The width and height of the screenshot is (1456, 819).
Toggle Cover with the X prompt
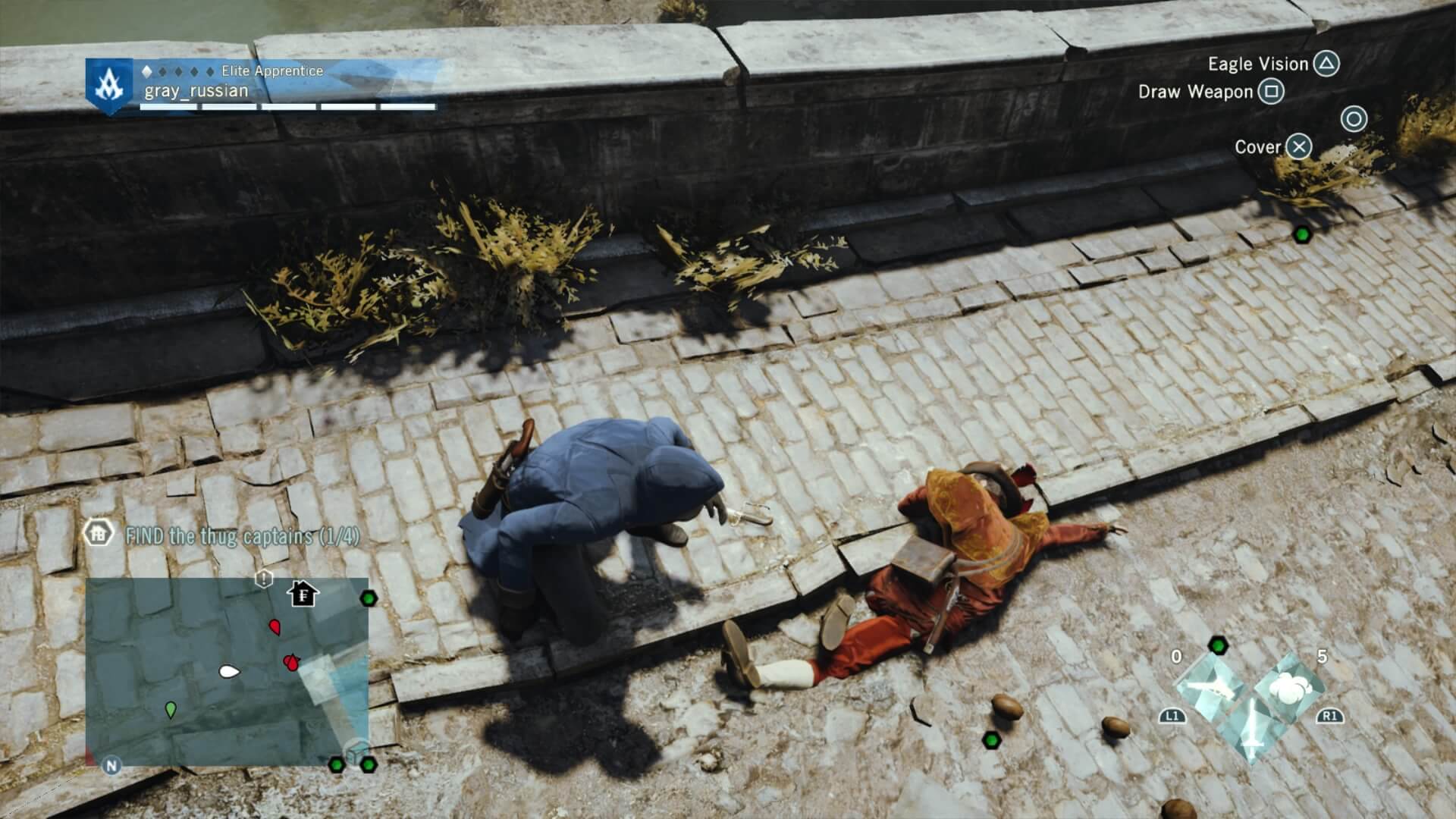pos(1300,148)
